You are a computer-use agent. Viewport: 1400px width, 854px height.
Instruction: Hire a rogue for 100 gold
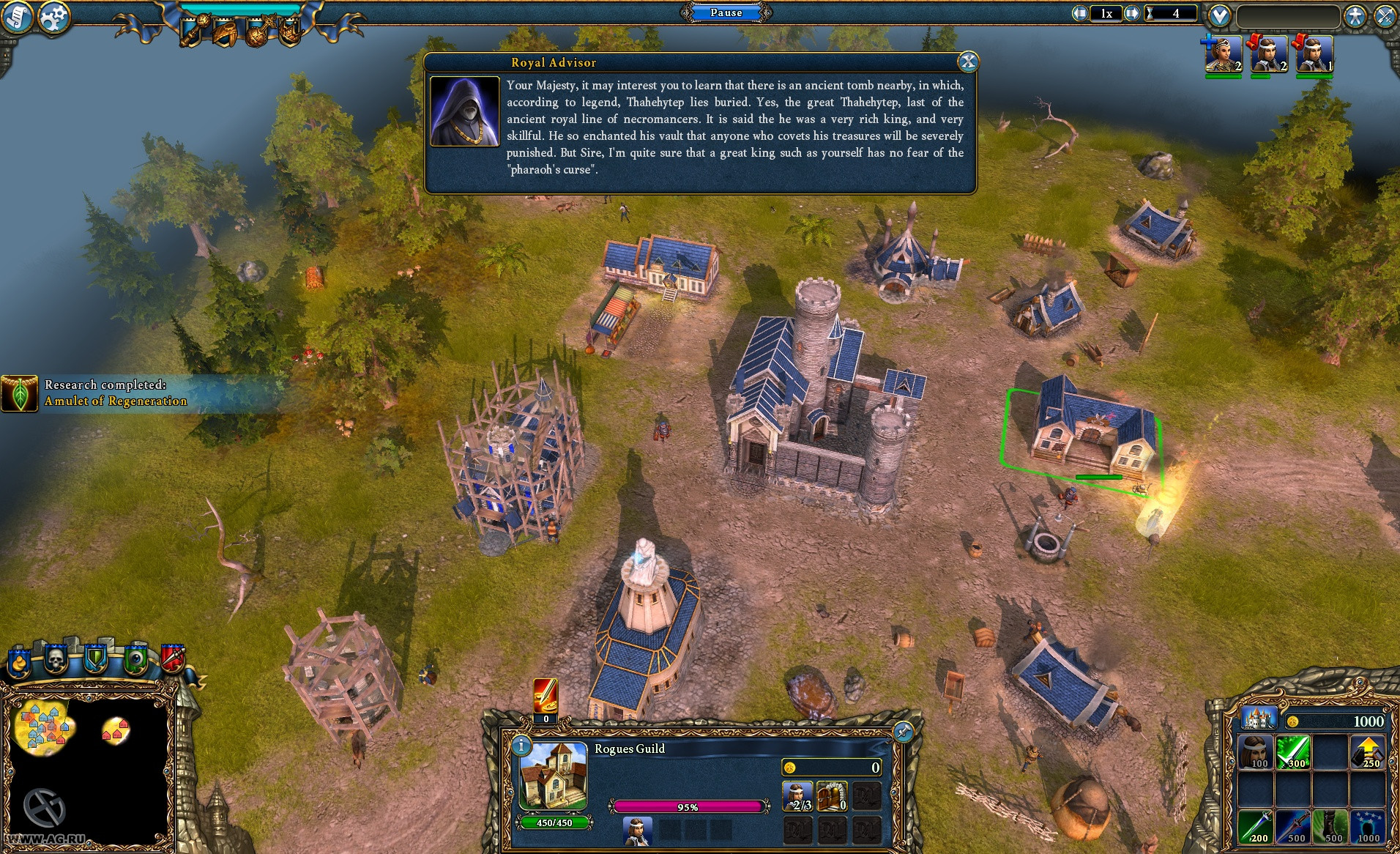click(1255, 753)
